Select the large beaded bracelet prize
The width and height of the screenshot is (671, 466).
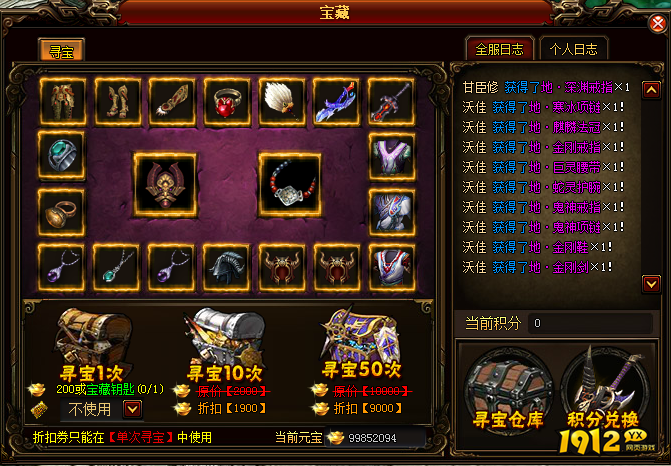click(290, 184)
